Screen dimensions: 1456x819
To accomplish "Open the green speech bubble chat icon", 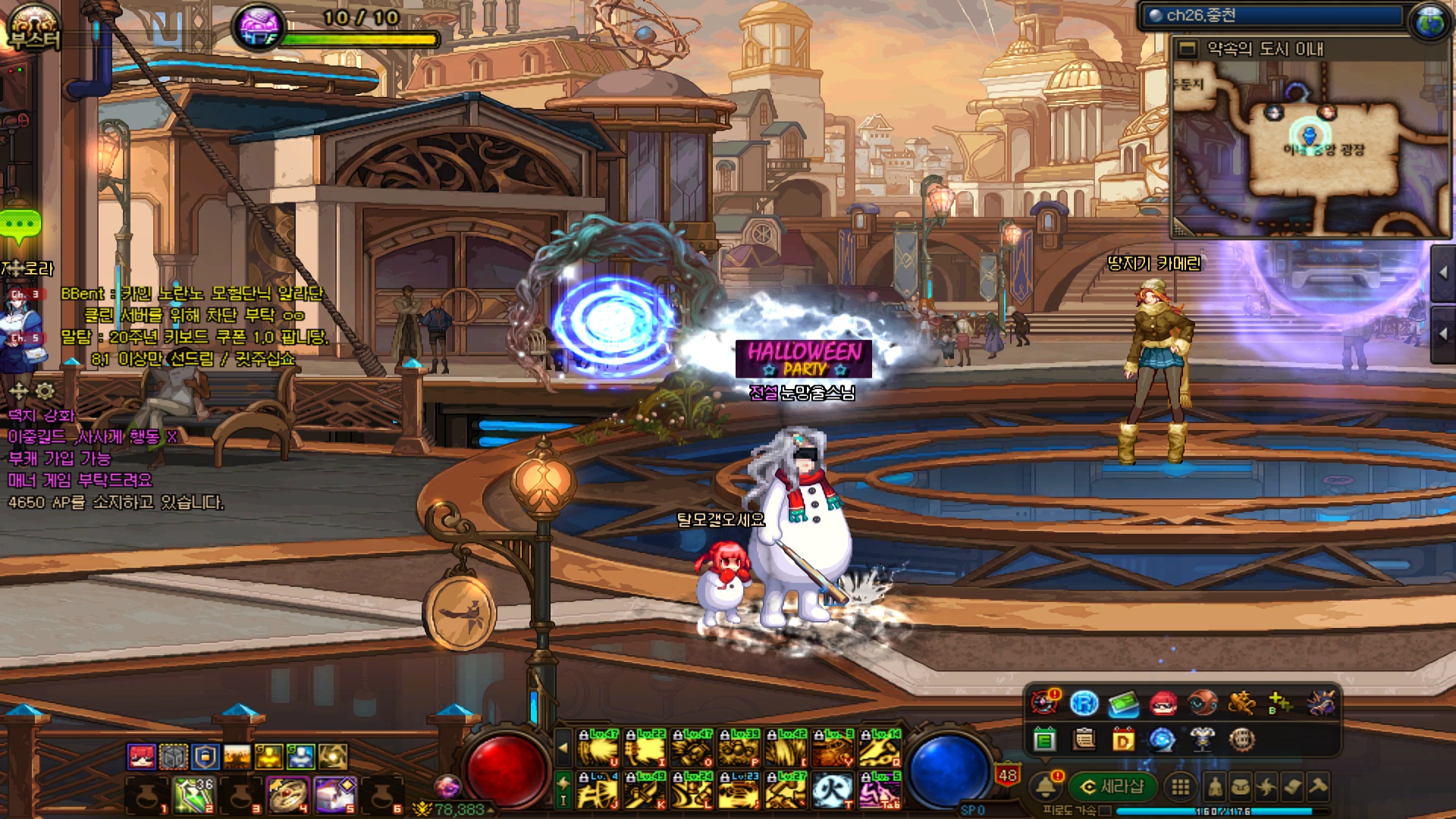I will click(x=20, y=225).
